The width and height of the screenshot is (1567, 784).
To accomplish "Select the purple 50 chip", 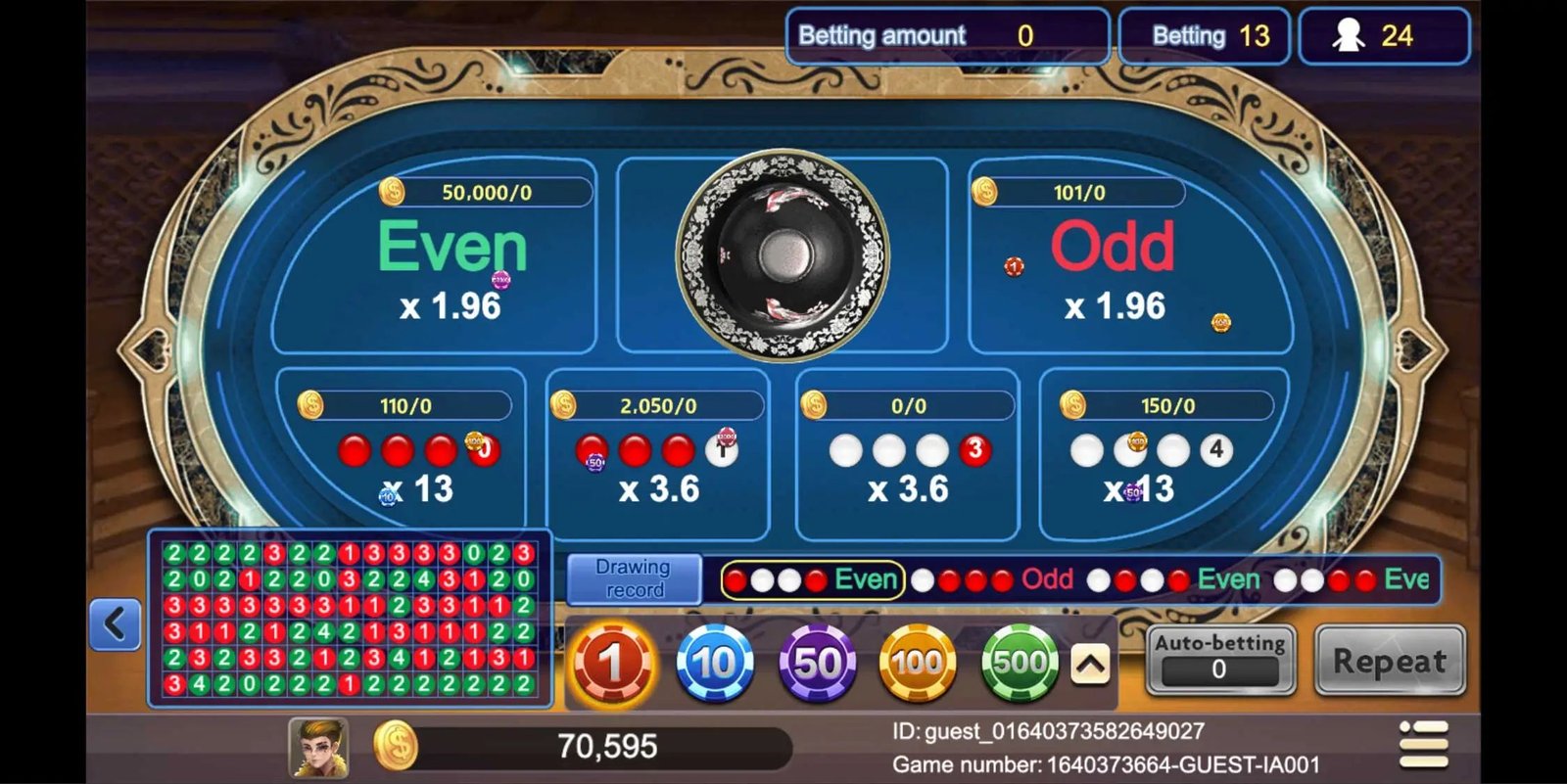I will (817, 664).
